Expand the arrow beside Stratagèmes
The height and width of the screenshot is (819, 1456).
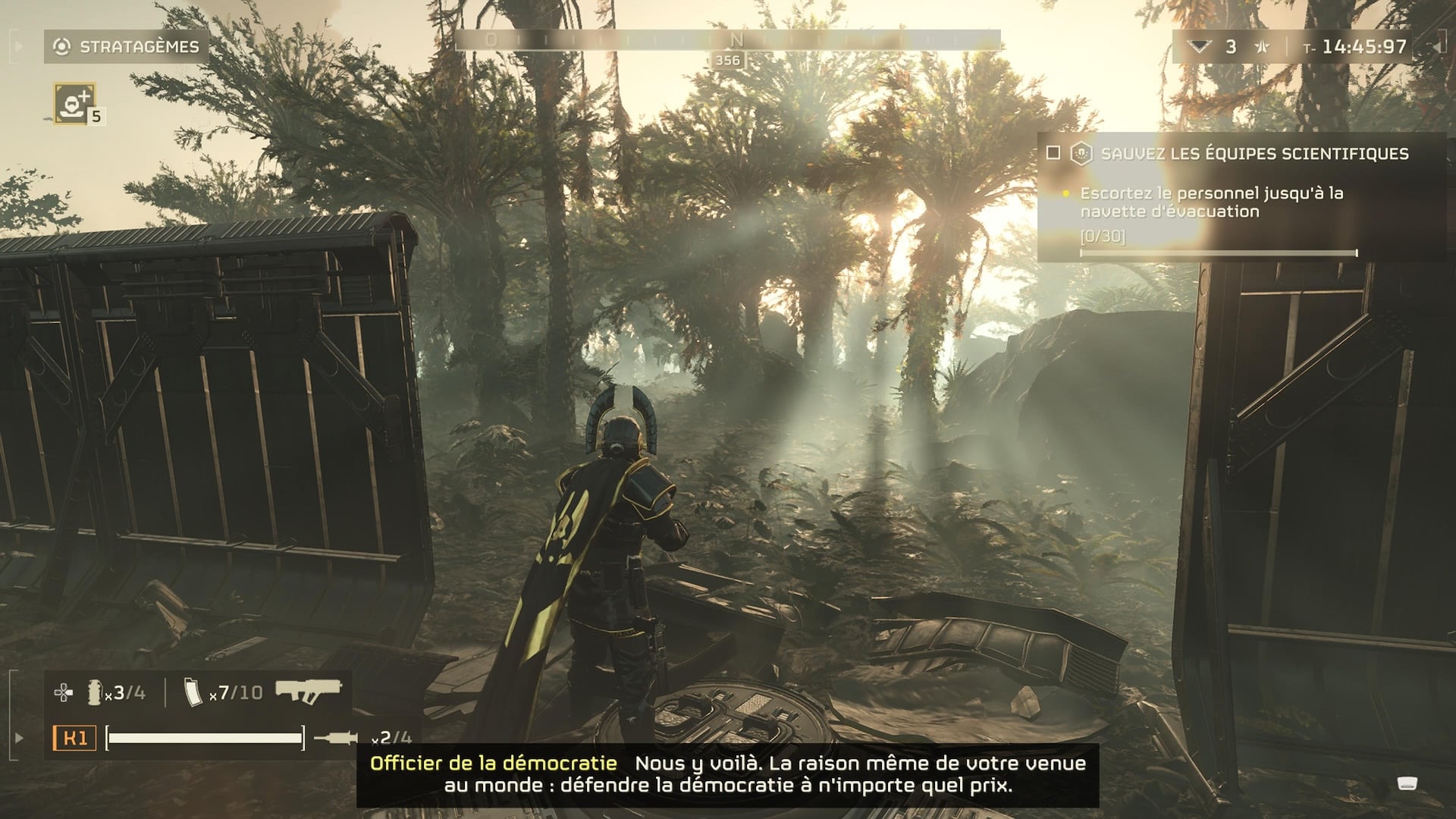coord(19,47)
